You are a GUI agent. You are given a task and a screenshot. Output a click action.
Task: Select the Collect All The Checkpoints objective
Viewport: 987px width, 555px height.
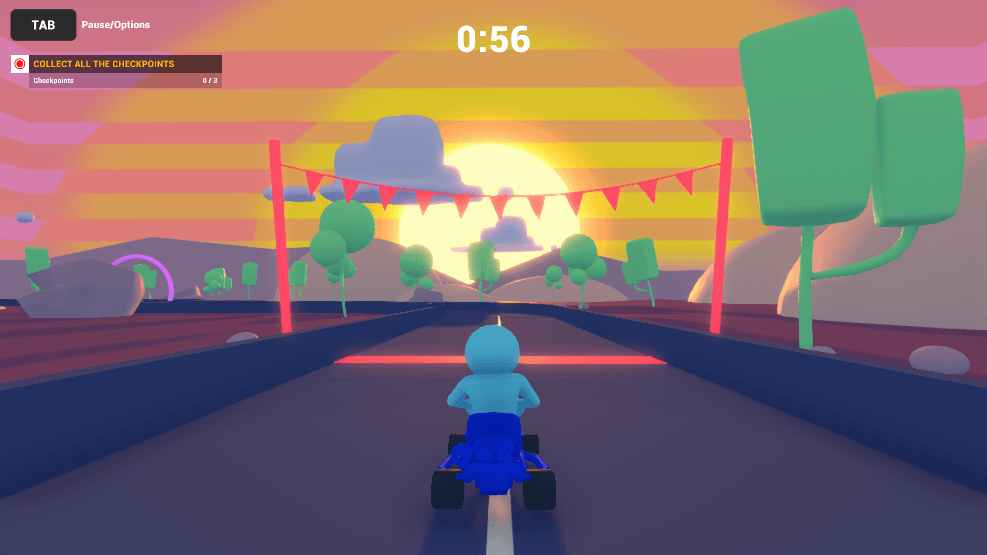(104, 64)
